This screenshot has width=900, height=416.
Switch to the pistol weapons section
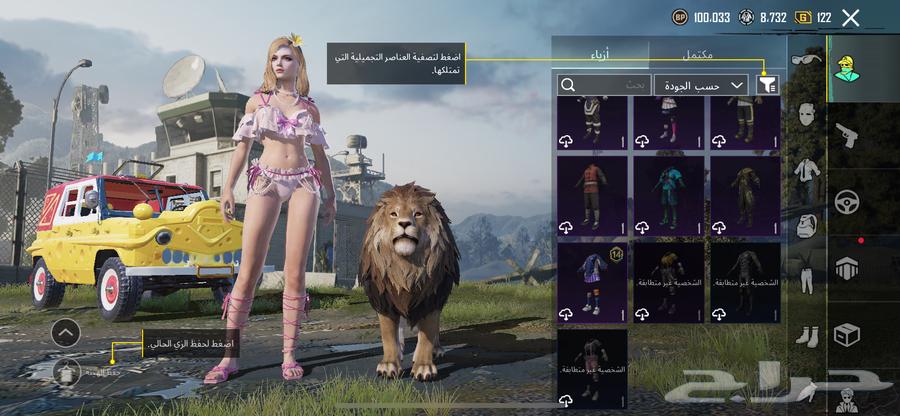[847, 133]
